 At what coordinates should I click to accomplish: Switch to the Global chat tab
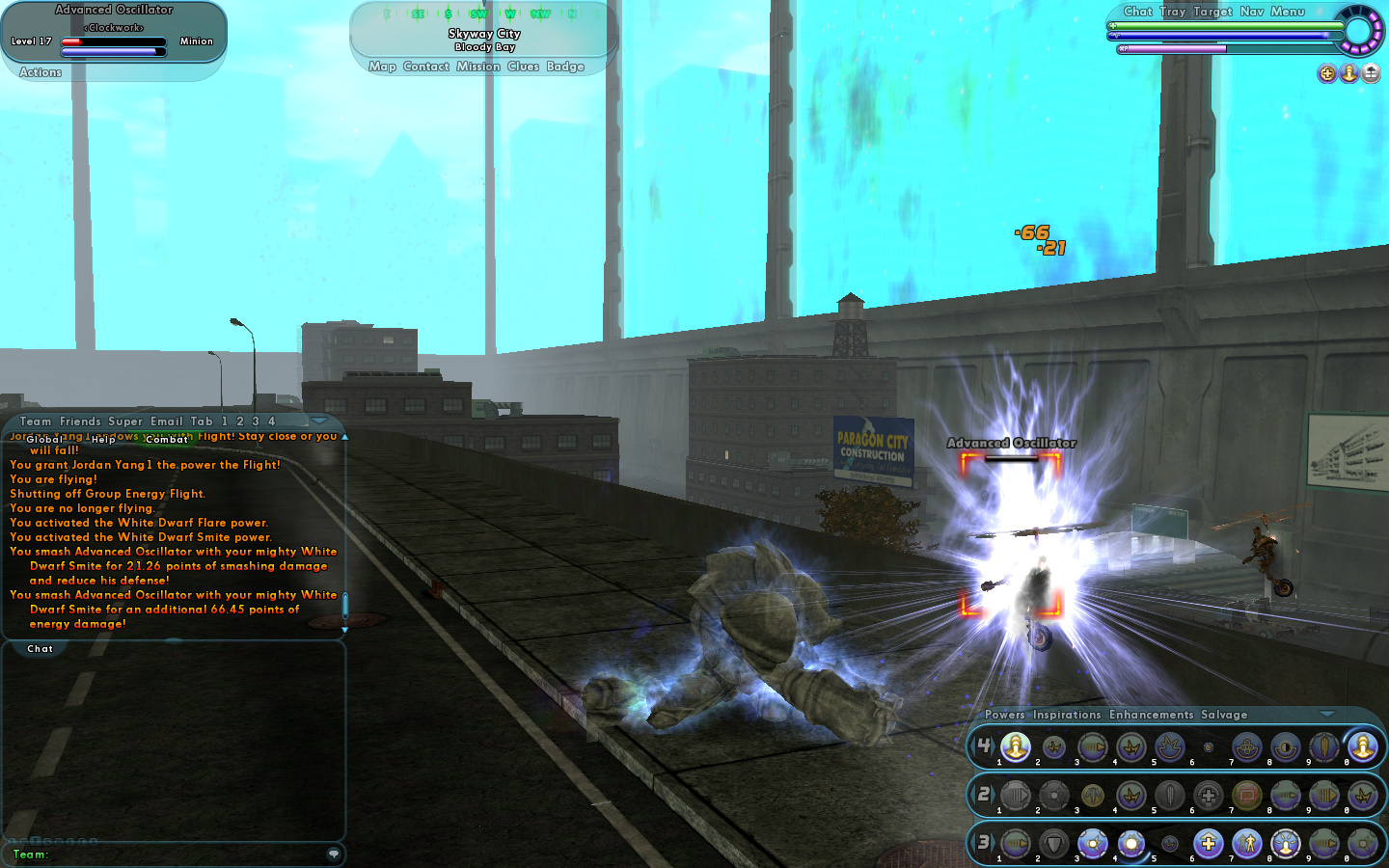pos(44,440)
